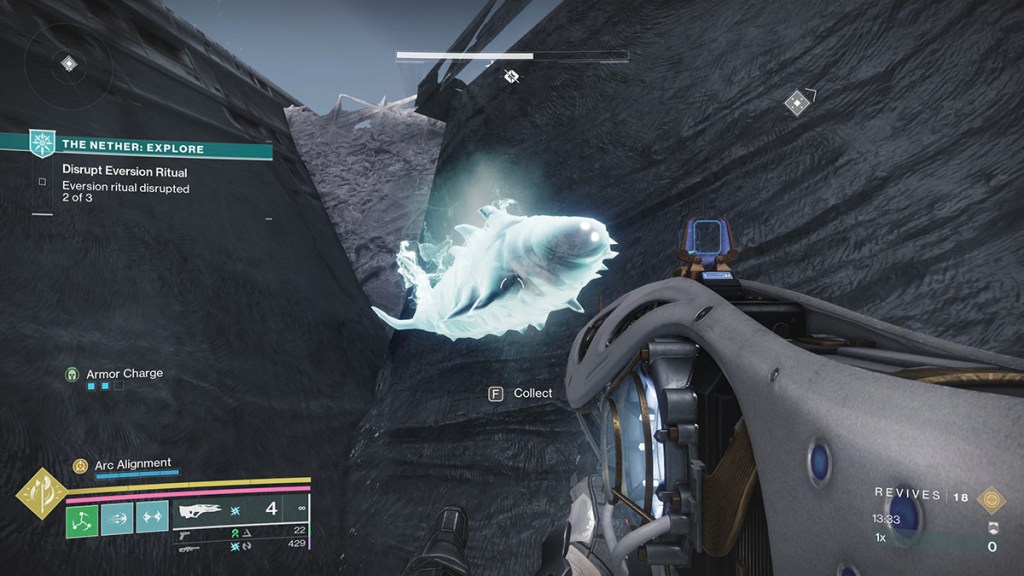Switch to the heavy machine gun row
This screenshot has height=576, width=1024.
pos(188,547)
